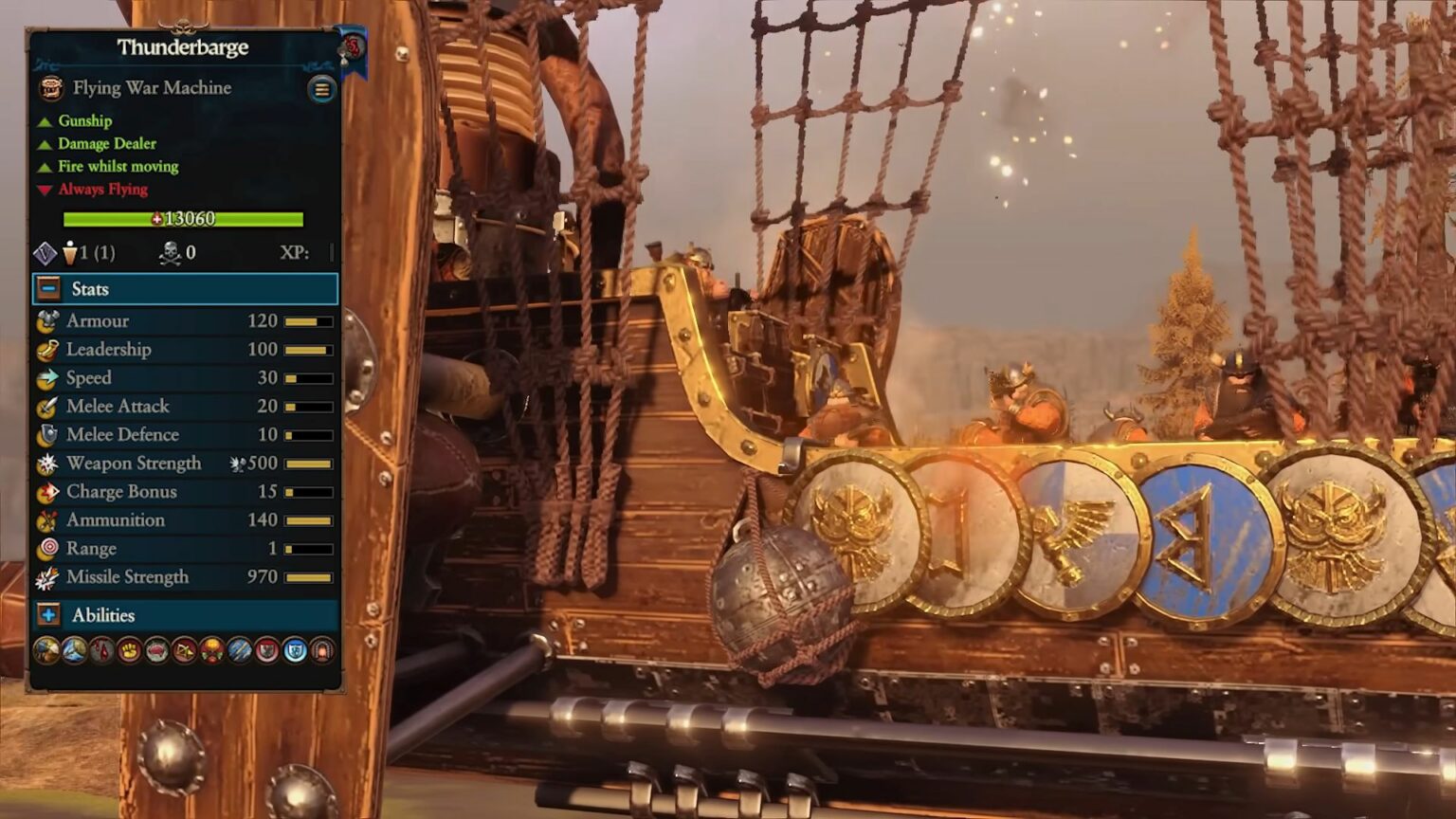Click the glowing archway ability icon
This screenshot has width=1456, height=819.
pos(322,650)
